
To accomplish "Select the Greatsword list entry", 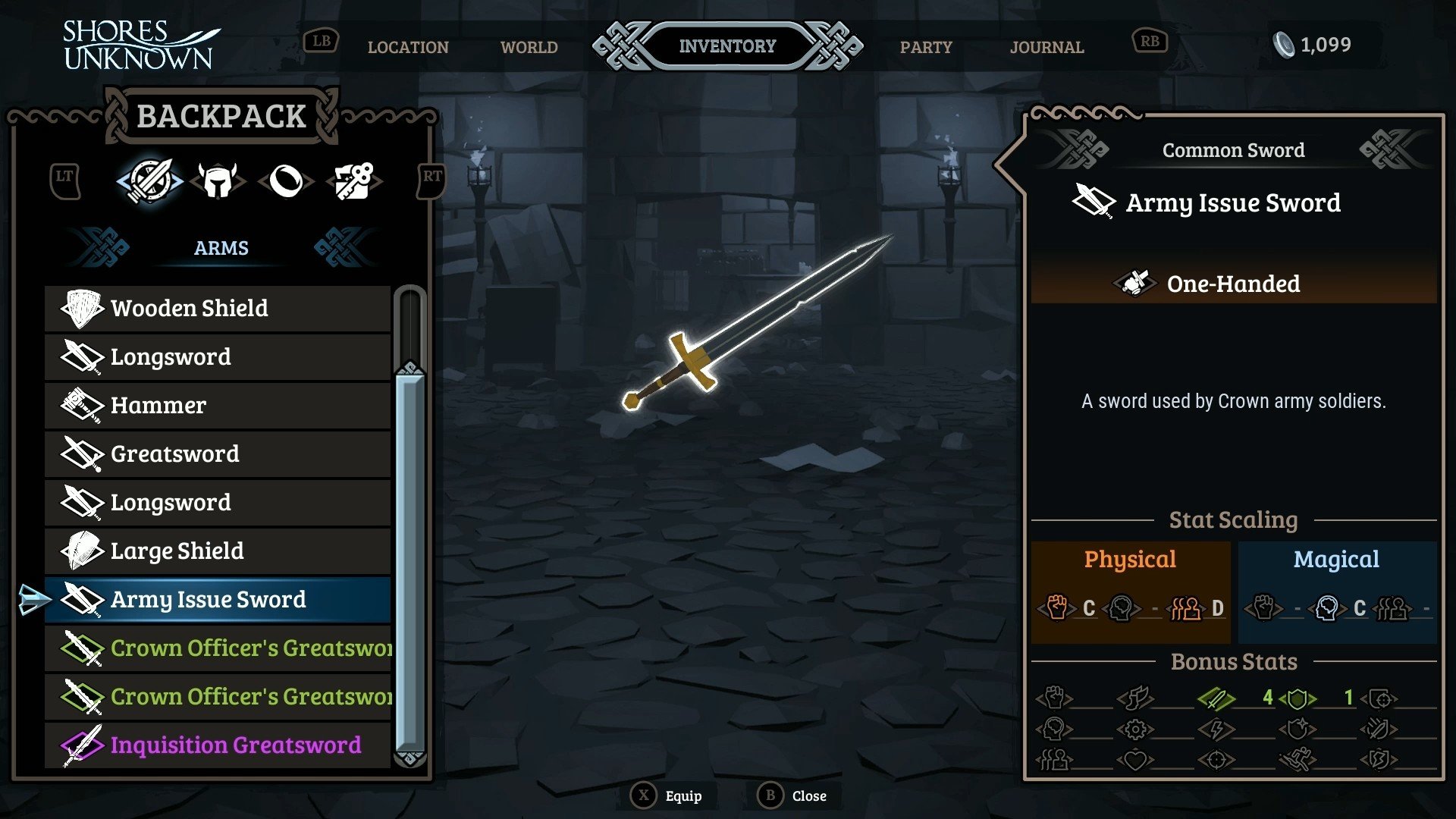I will click(x=218, y=454).
